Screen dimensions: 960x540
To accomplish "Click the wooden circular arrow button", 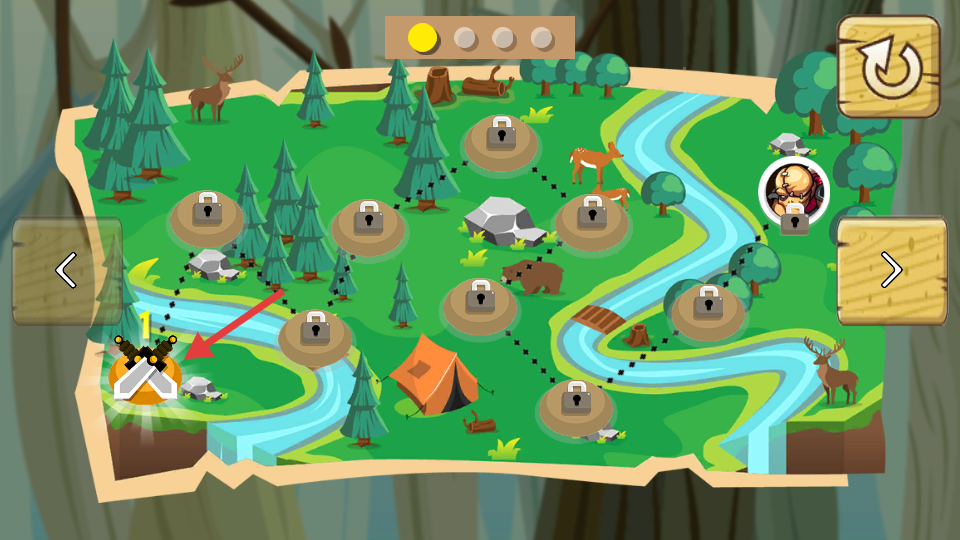I will coord(888,67).
